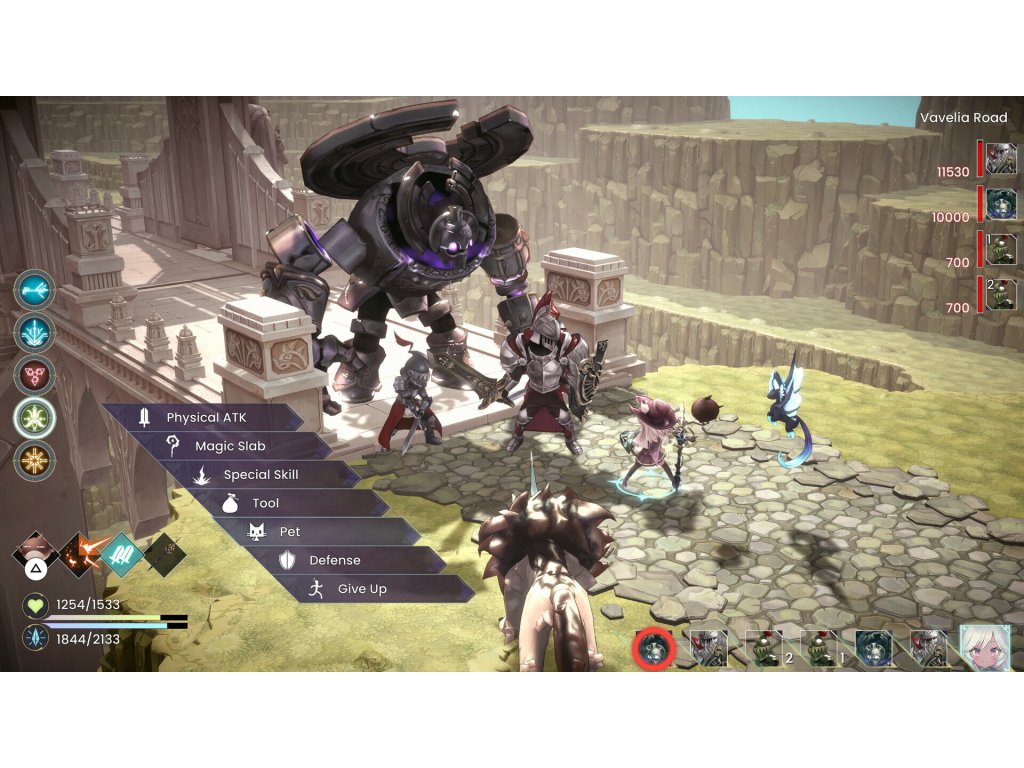Target the golem portrait with 10000 HP

click(1001, 203)
